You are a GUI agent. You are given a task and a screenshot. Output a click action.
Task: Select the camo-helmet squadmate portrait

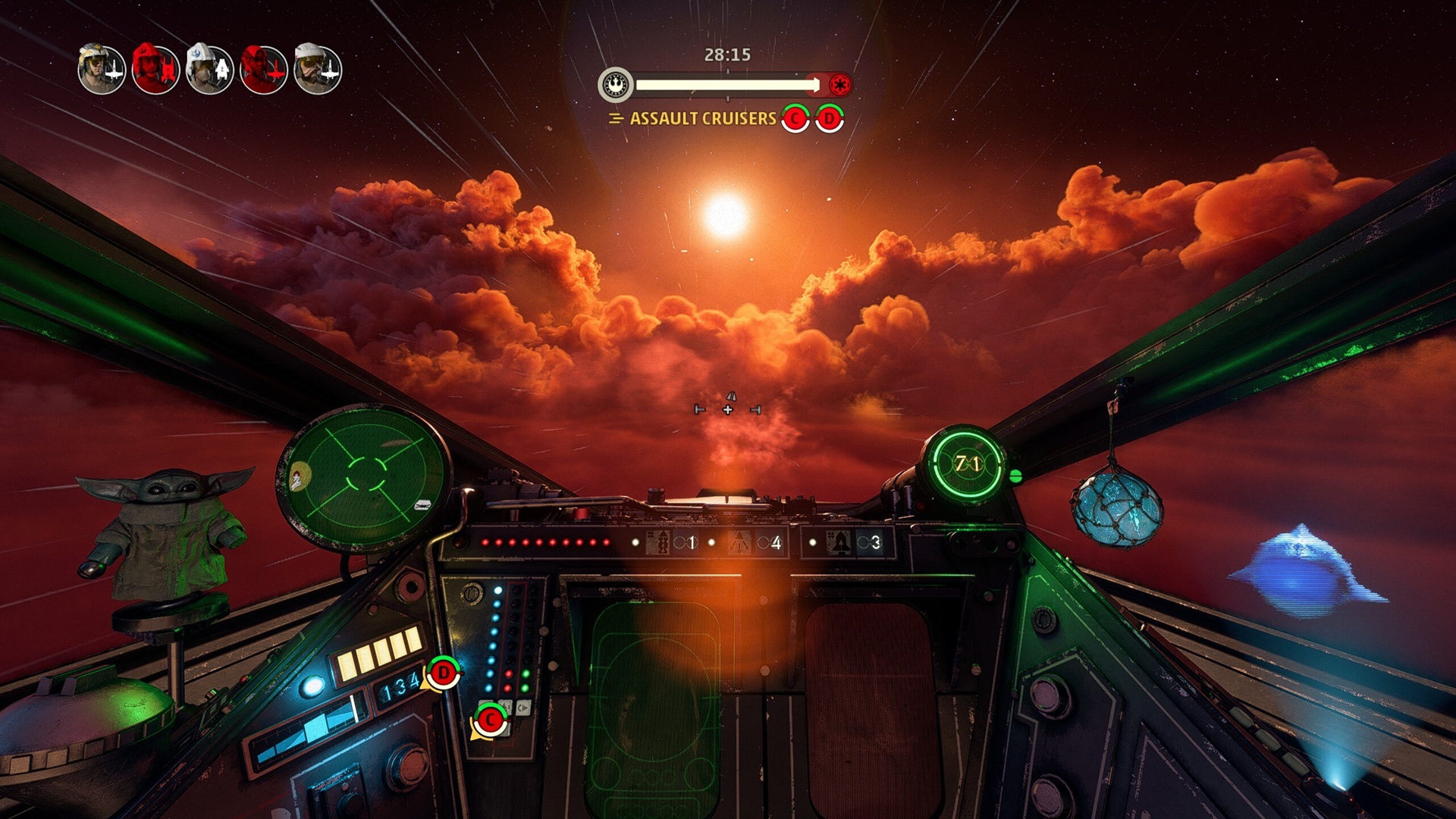coord(101,69)
